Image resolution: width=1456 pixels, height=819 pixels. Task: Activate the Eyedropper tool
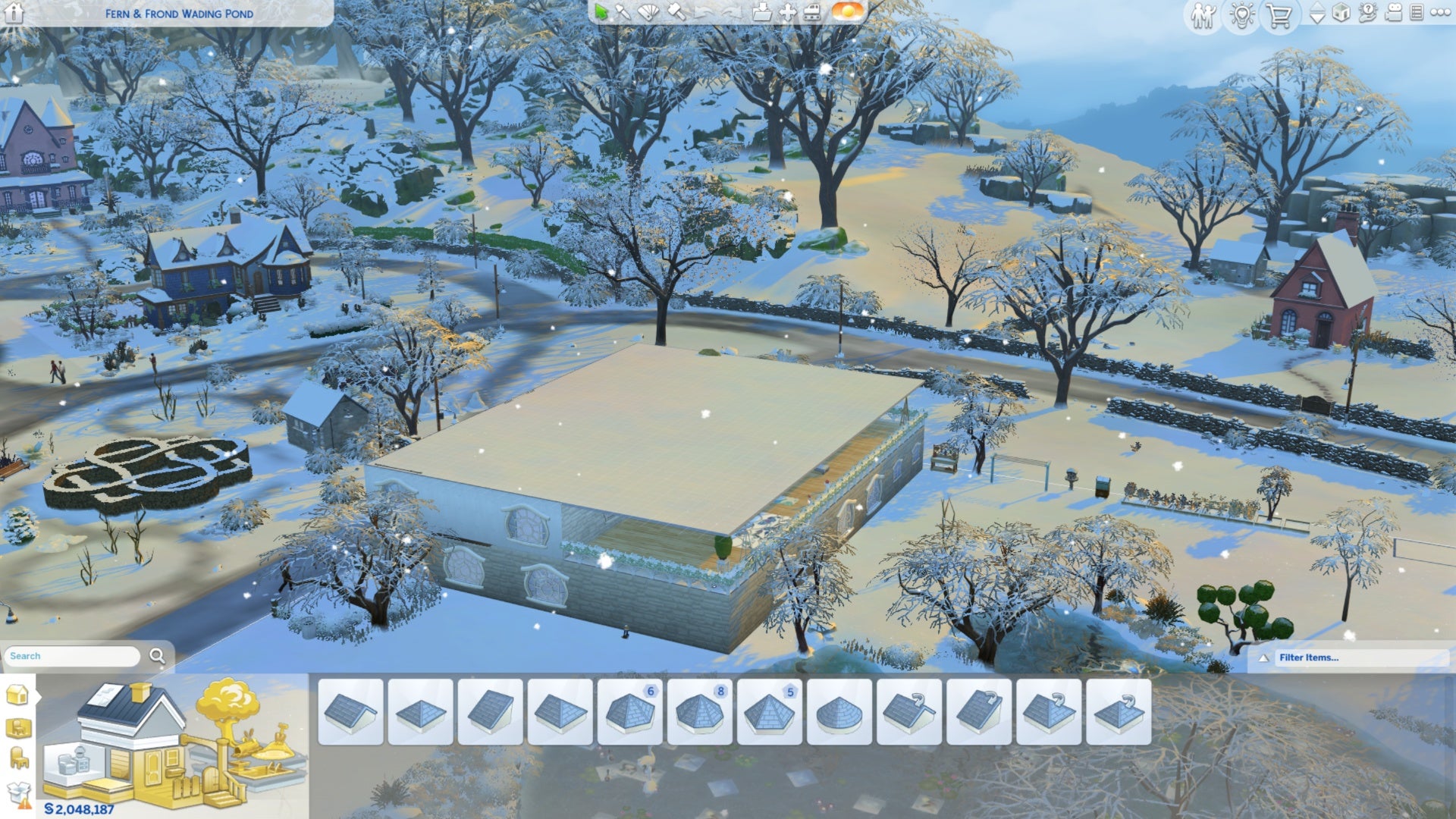[623, 11]
